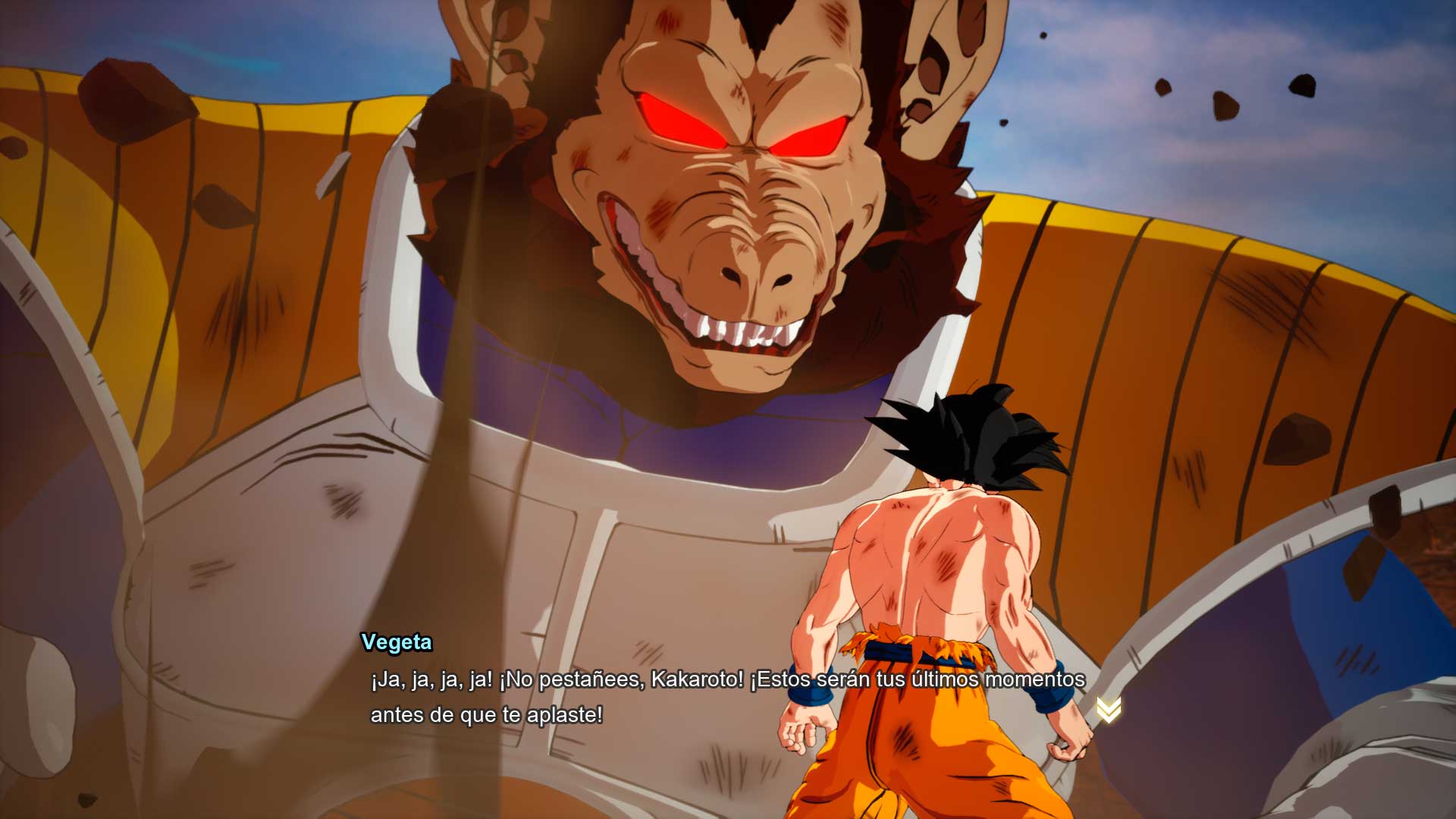Advance dialogue with the double-chevron arrow
This screenshot has width=1456, height=819.
click(1108, 710)
